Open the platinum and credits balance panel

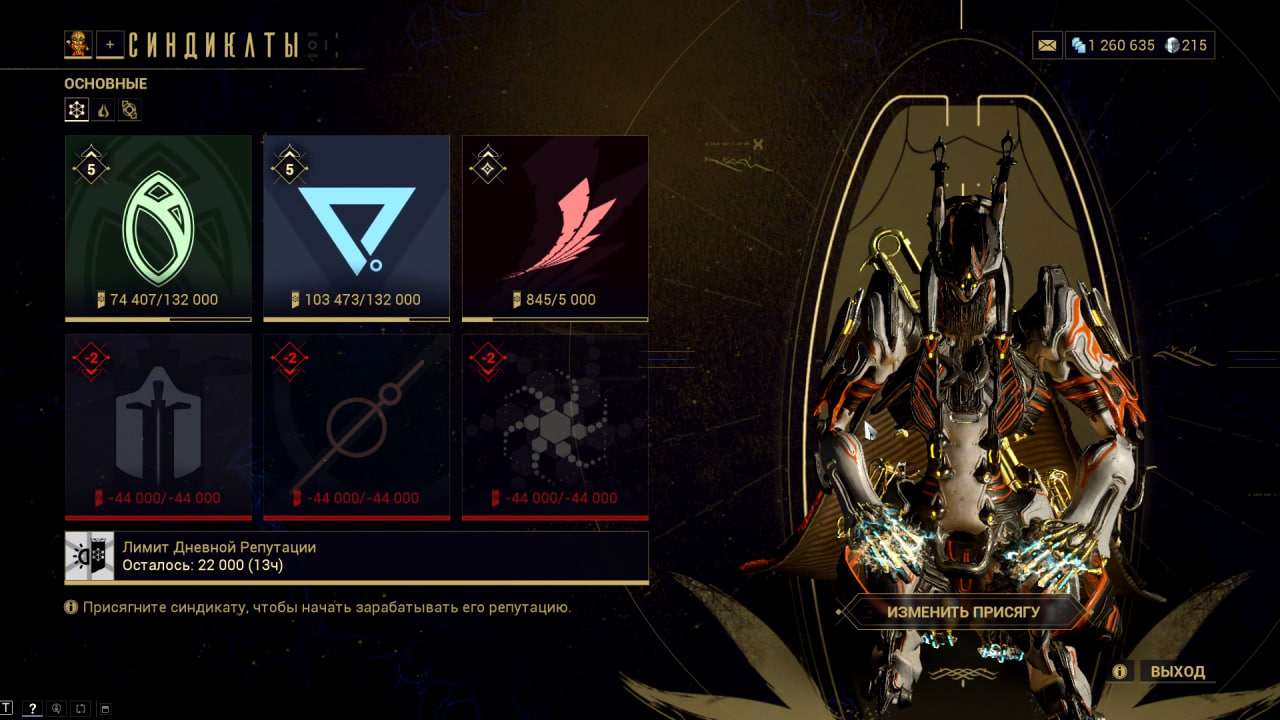click(x=1139, y=45)
